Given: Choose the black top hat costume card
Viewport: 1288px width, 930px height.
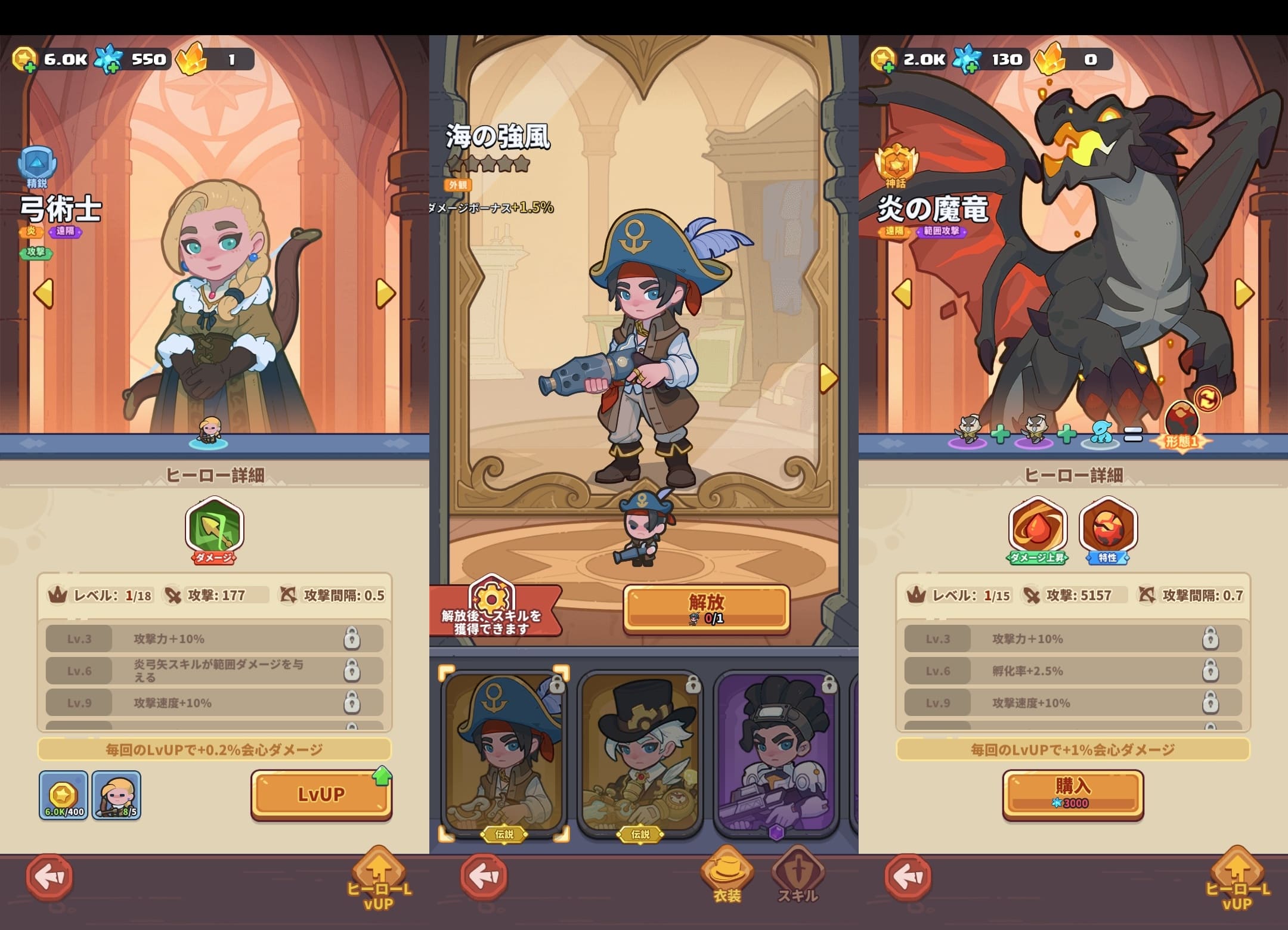Looking at the screenshot, I should coord(640,752).
